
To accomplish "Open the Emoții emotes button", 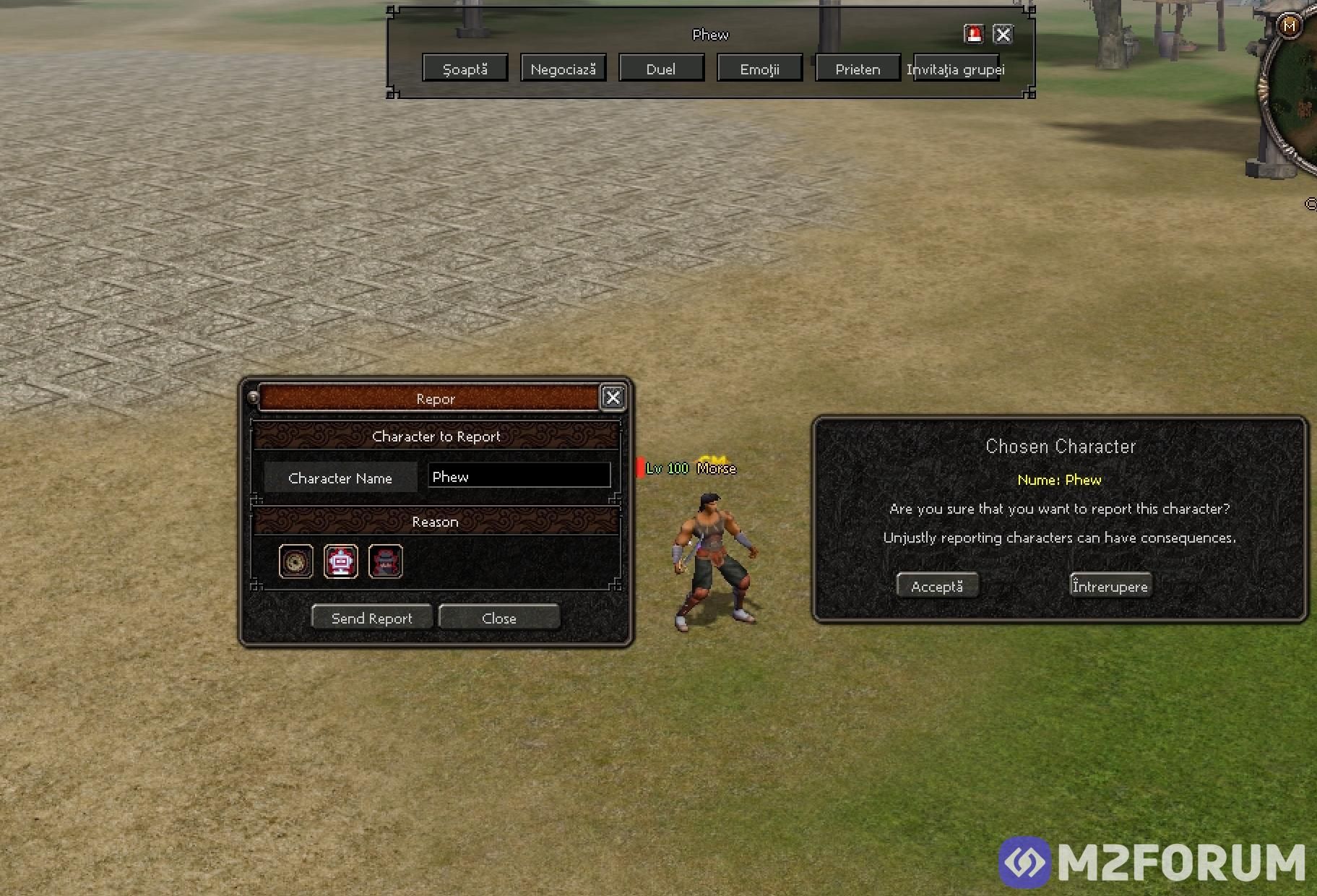I will (759, 69).
